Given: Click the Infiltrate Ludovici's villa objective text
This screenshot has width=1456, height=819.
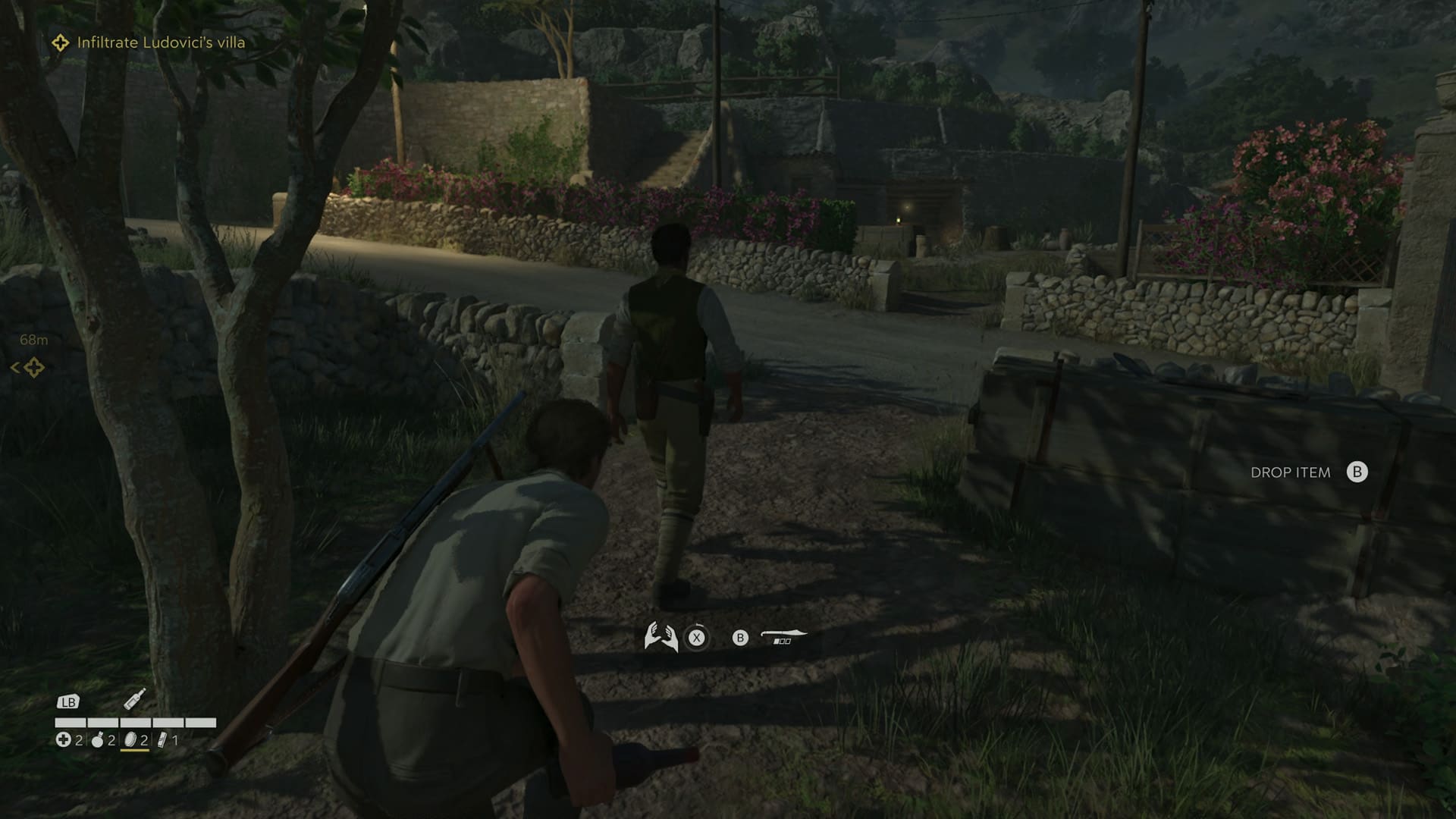Looking at the screenshot, I should point(159,43).
